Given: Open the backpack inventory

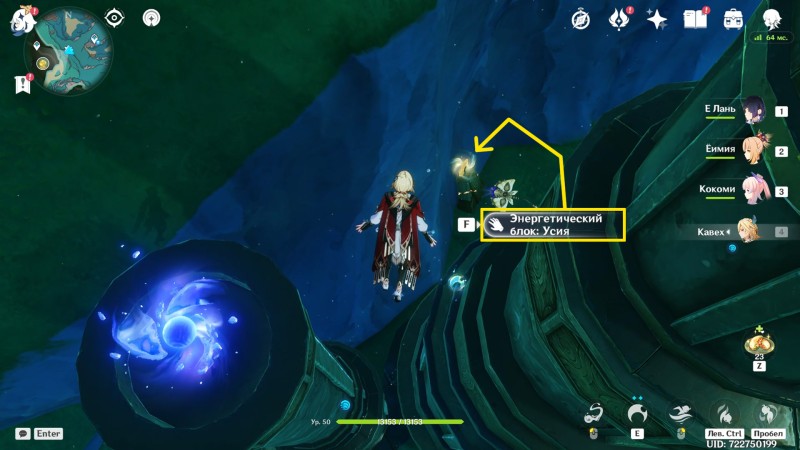Looking at the screenshot, I should 733,19.
